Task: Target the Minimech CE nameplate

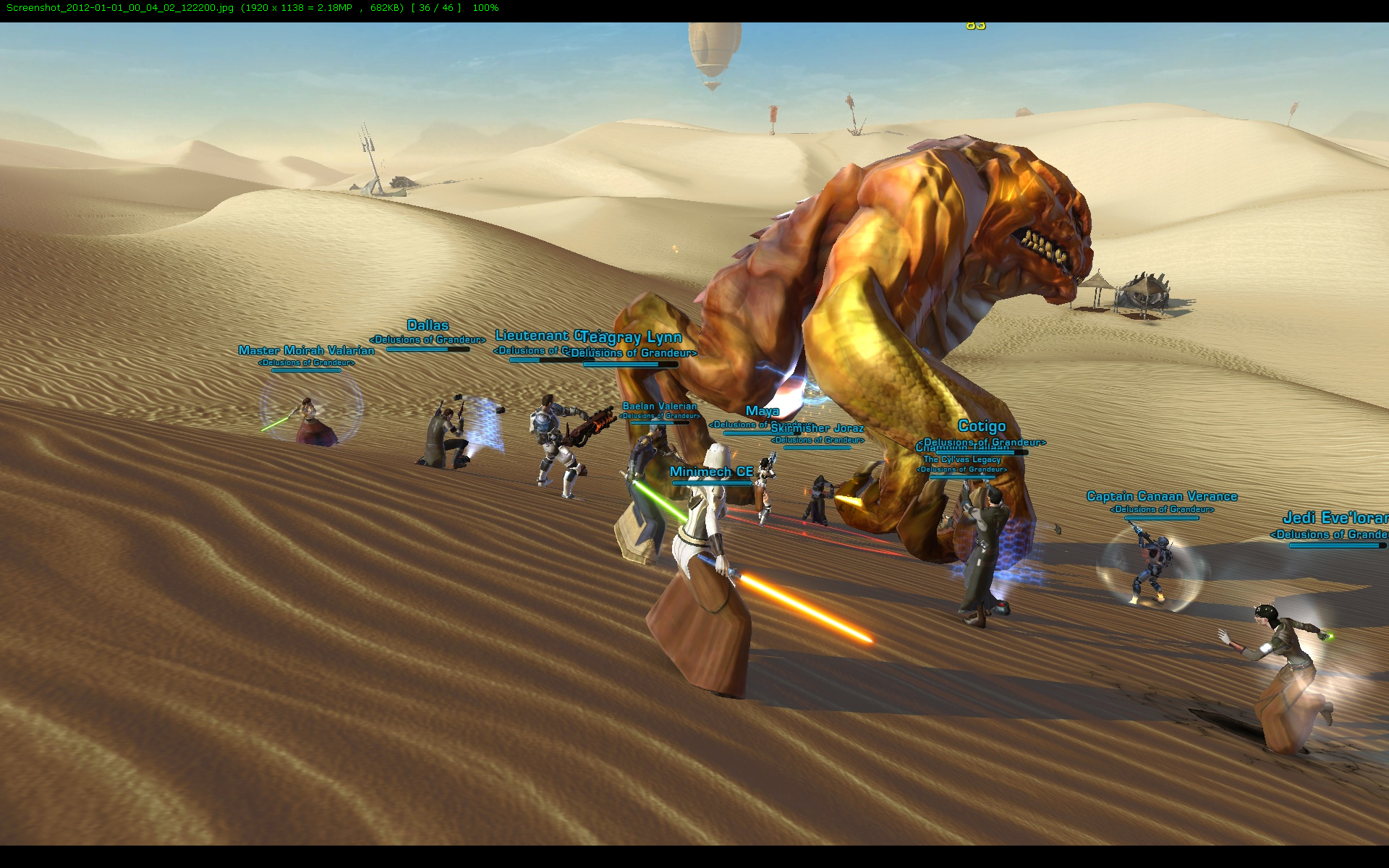Action: (x=711, y=472)
